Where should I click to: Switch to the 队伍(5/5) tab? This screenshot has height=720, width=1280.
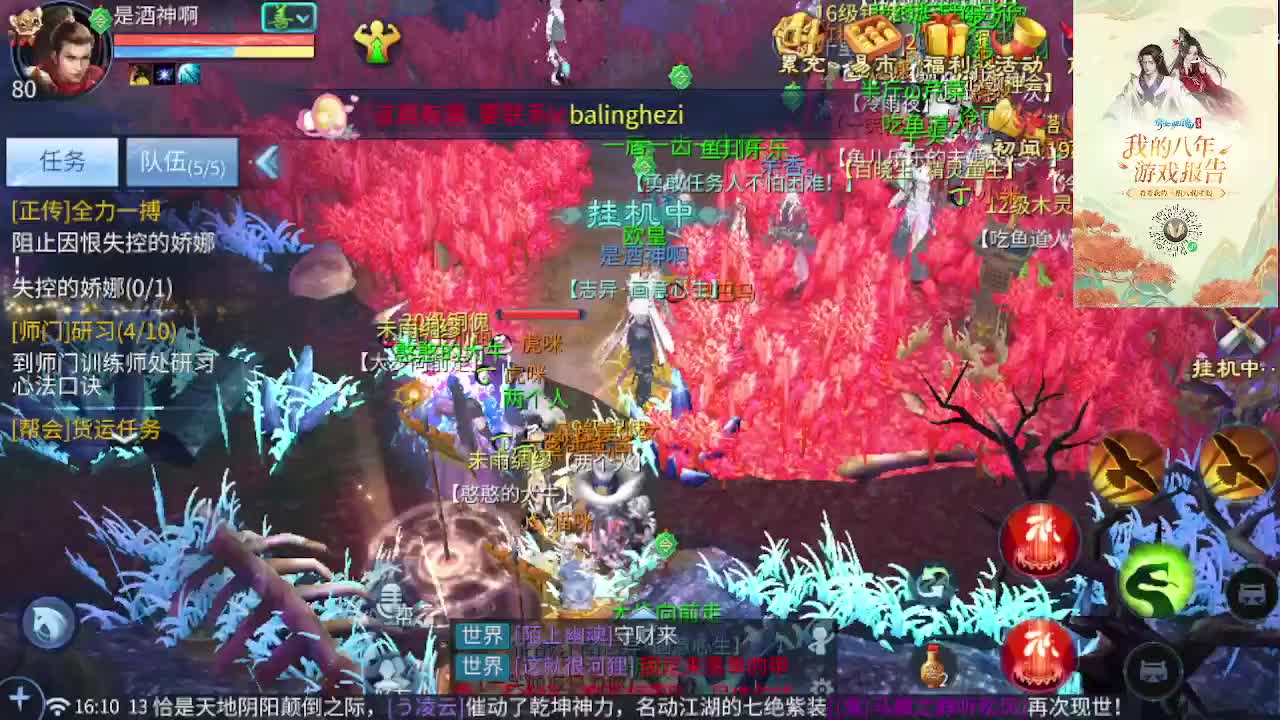(180, 162)
